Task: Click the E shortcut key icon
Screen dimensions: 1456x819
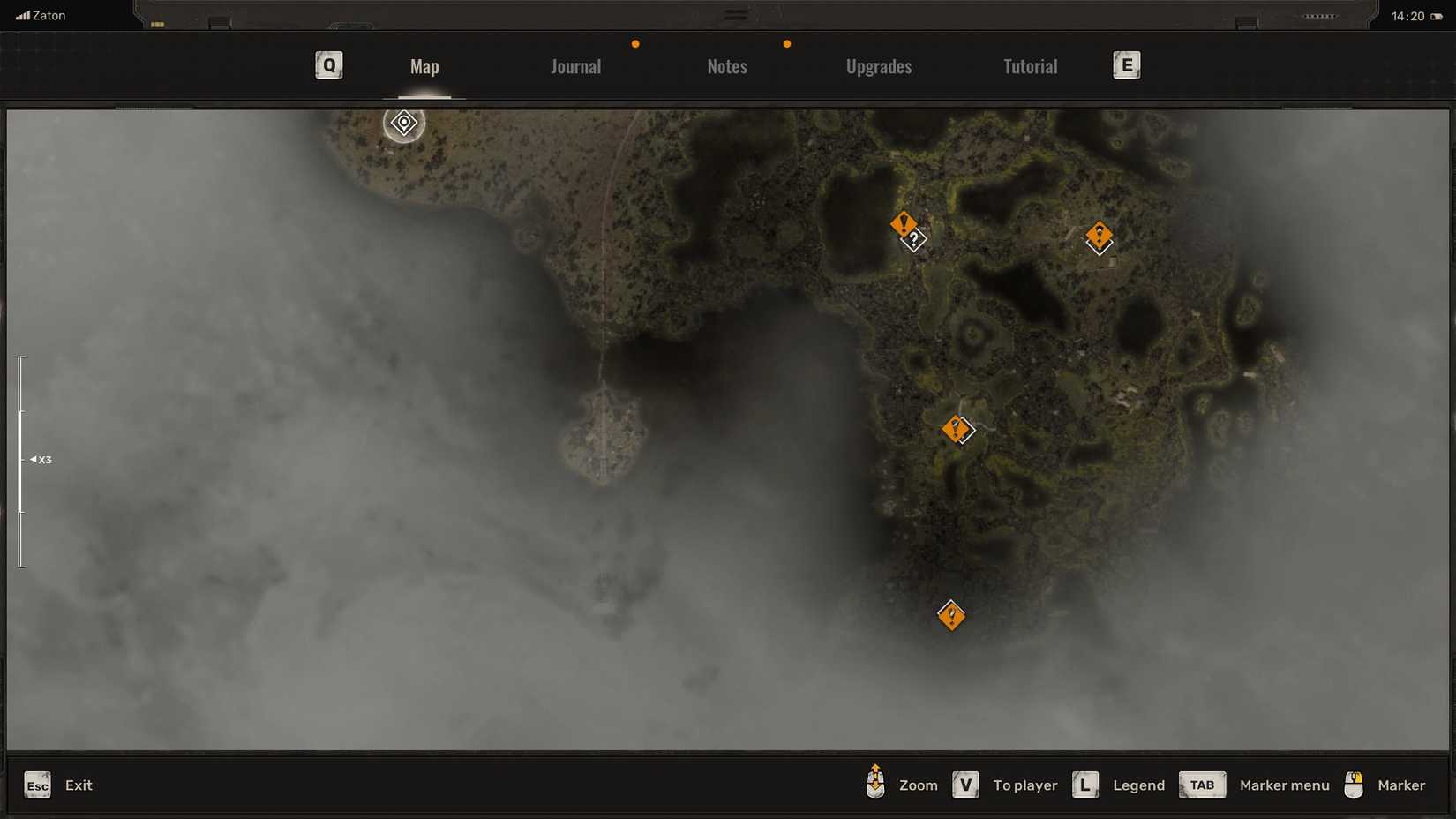Action: tap(1126, 64)
